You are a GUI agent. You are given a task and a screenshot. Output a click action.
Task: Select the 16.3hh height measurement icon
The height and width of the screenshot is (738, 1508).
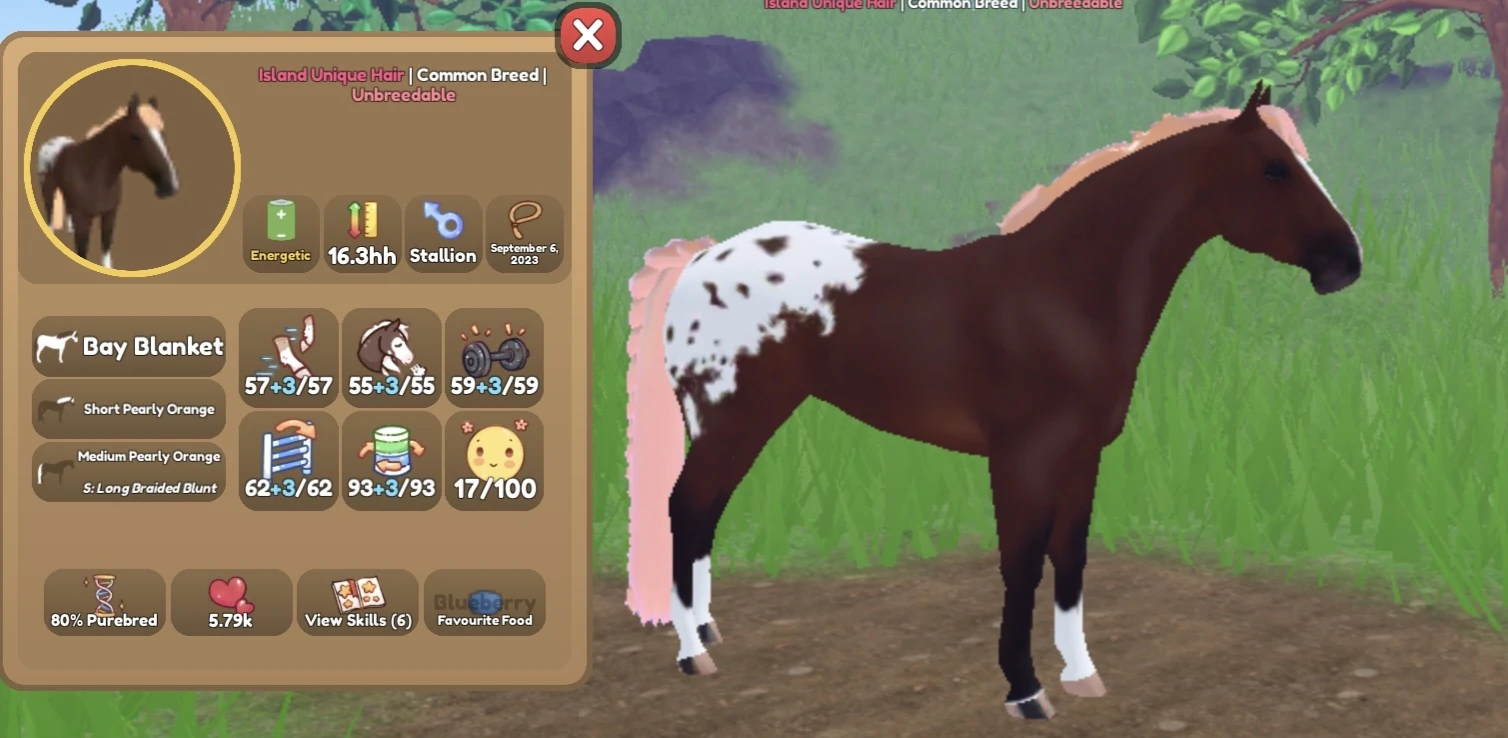362,232
